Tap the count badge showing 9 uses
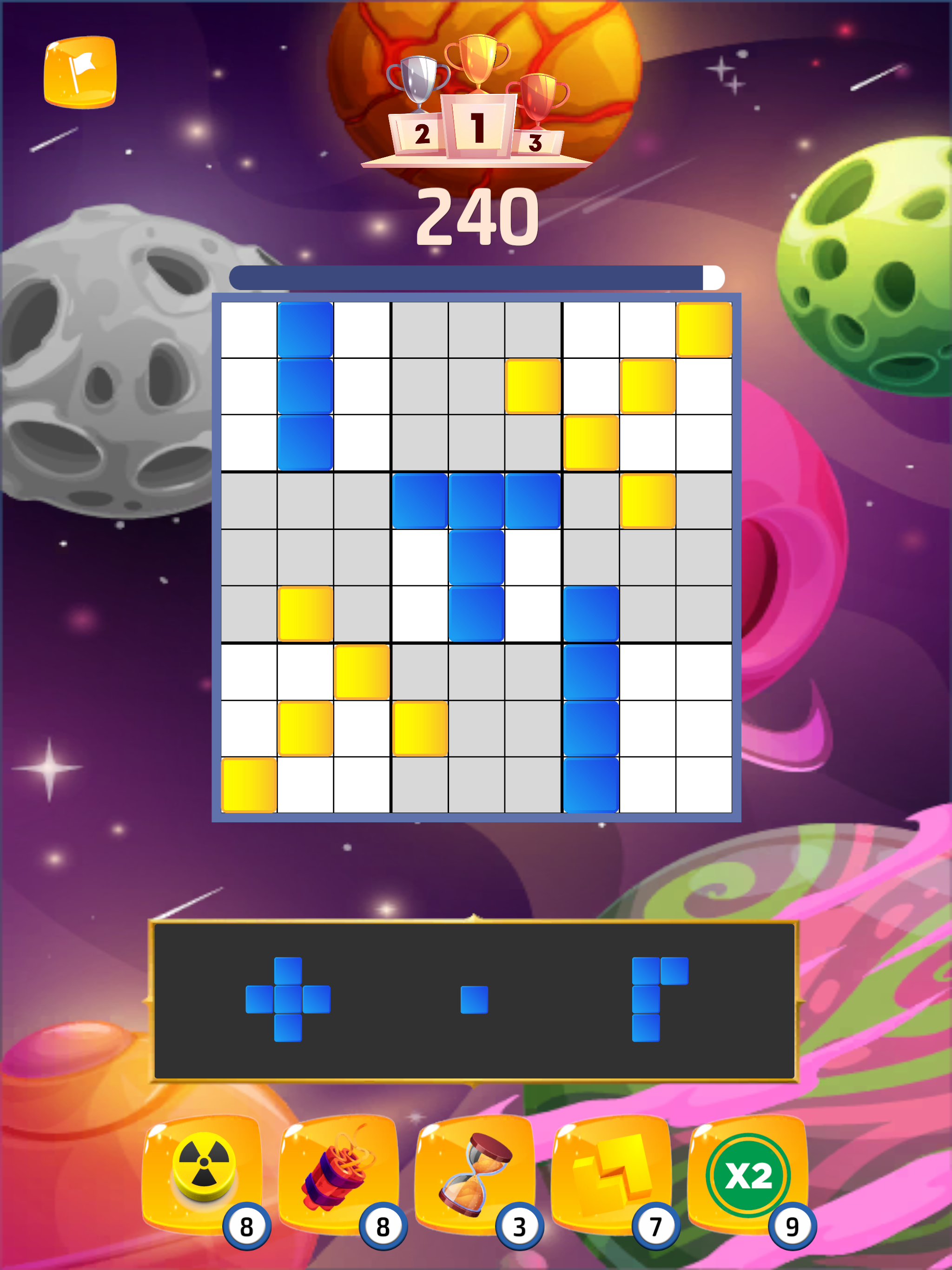The image size is (952, 1270). (793, 1225)
